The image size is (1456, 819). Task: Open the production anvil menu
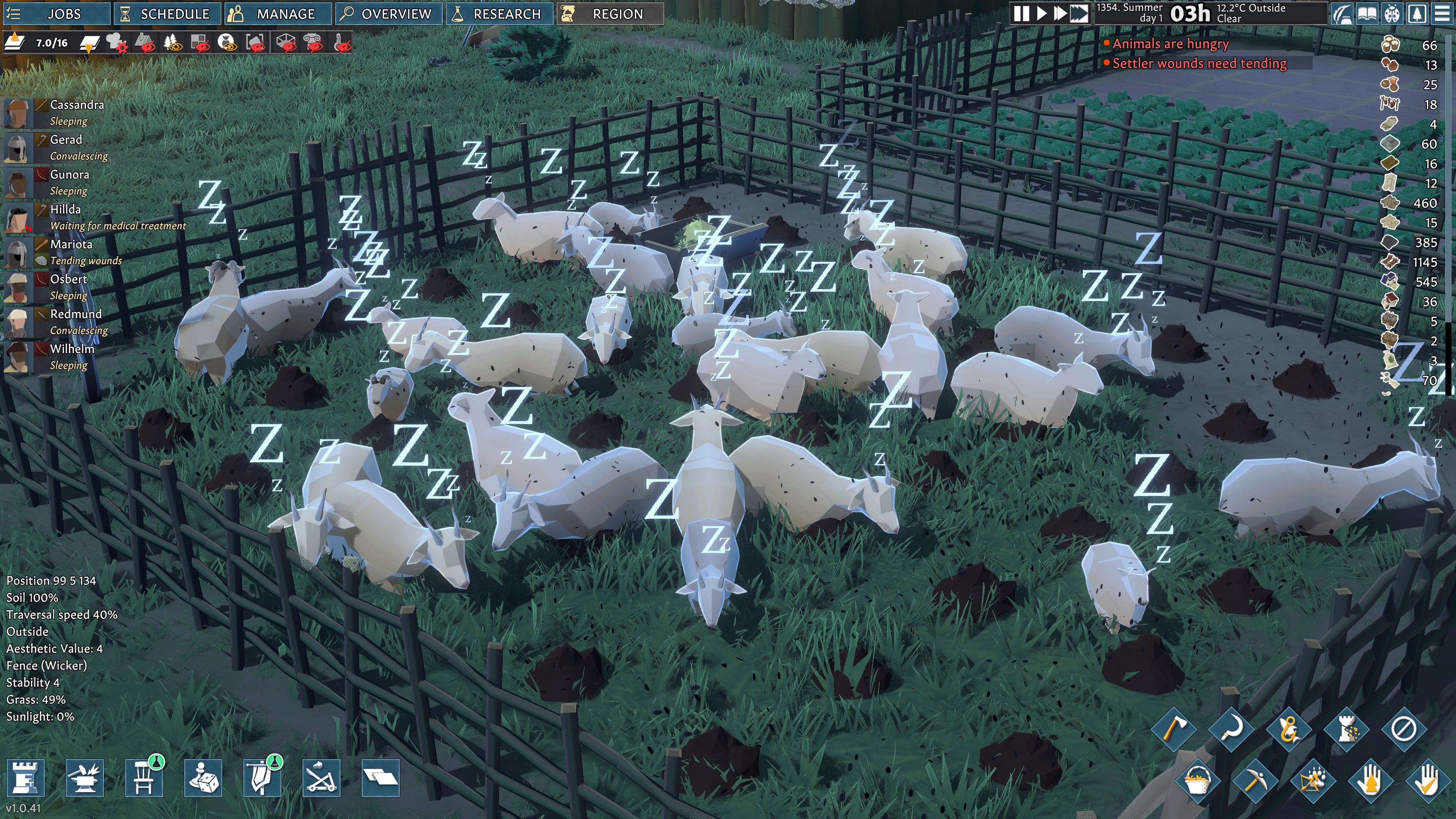pyautogui.click(x=85, y=778)
